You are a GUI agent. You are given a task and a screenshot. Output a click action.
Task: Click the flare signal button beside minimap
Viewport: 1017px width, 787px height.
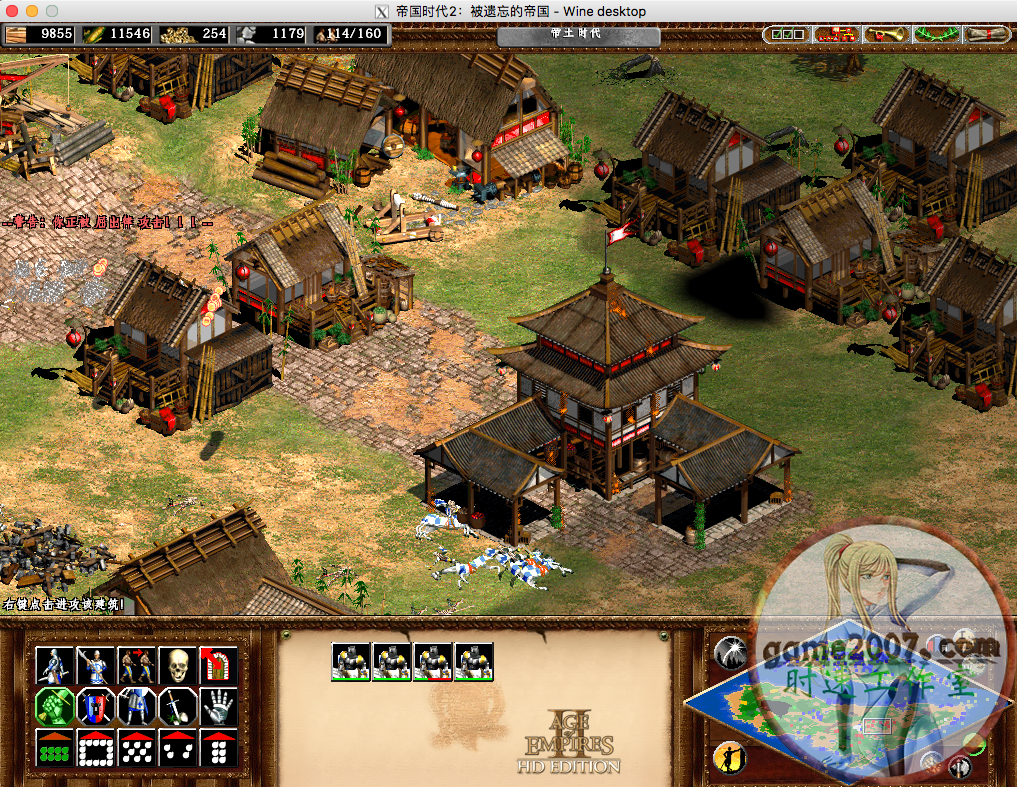point(730,653)
